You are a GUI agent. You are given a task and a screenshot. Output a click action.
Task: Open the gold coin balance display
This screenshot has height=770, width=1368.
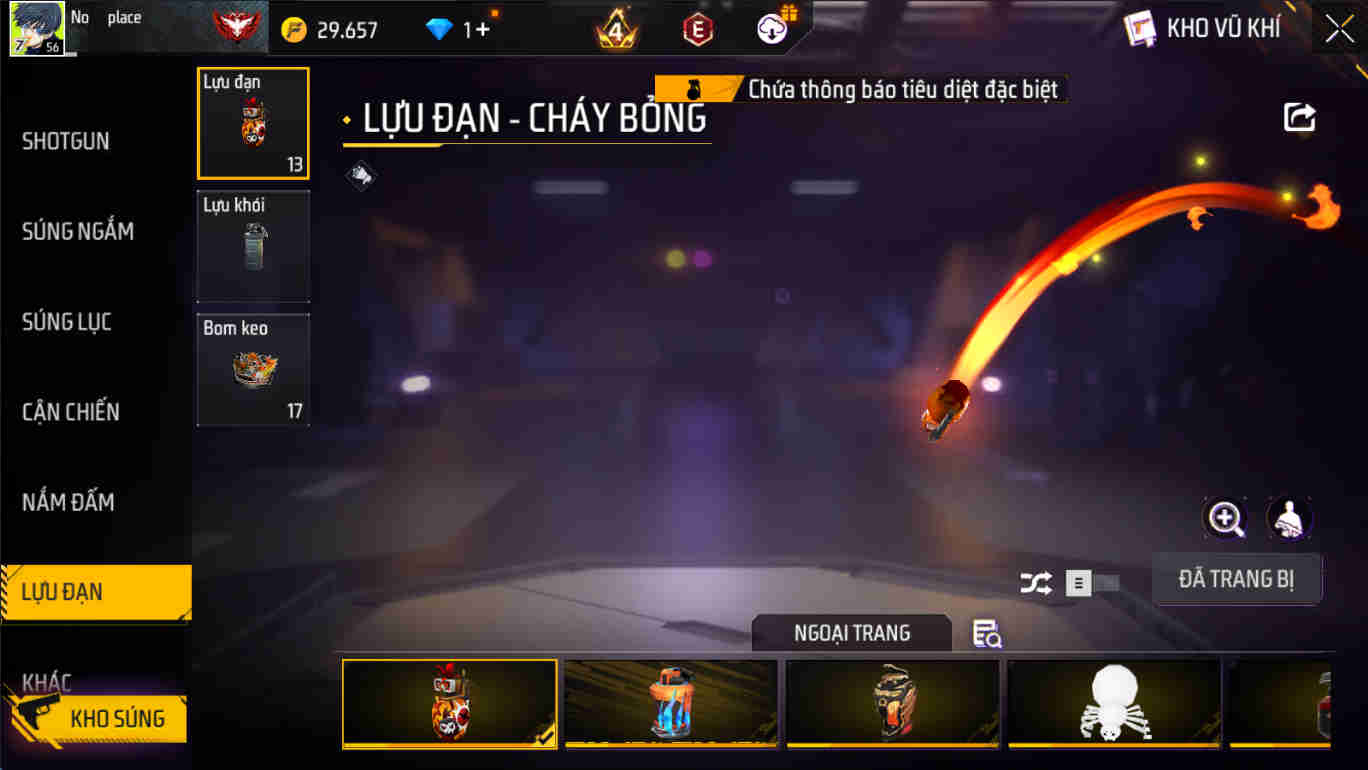click(x=330, y=29)
